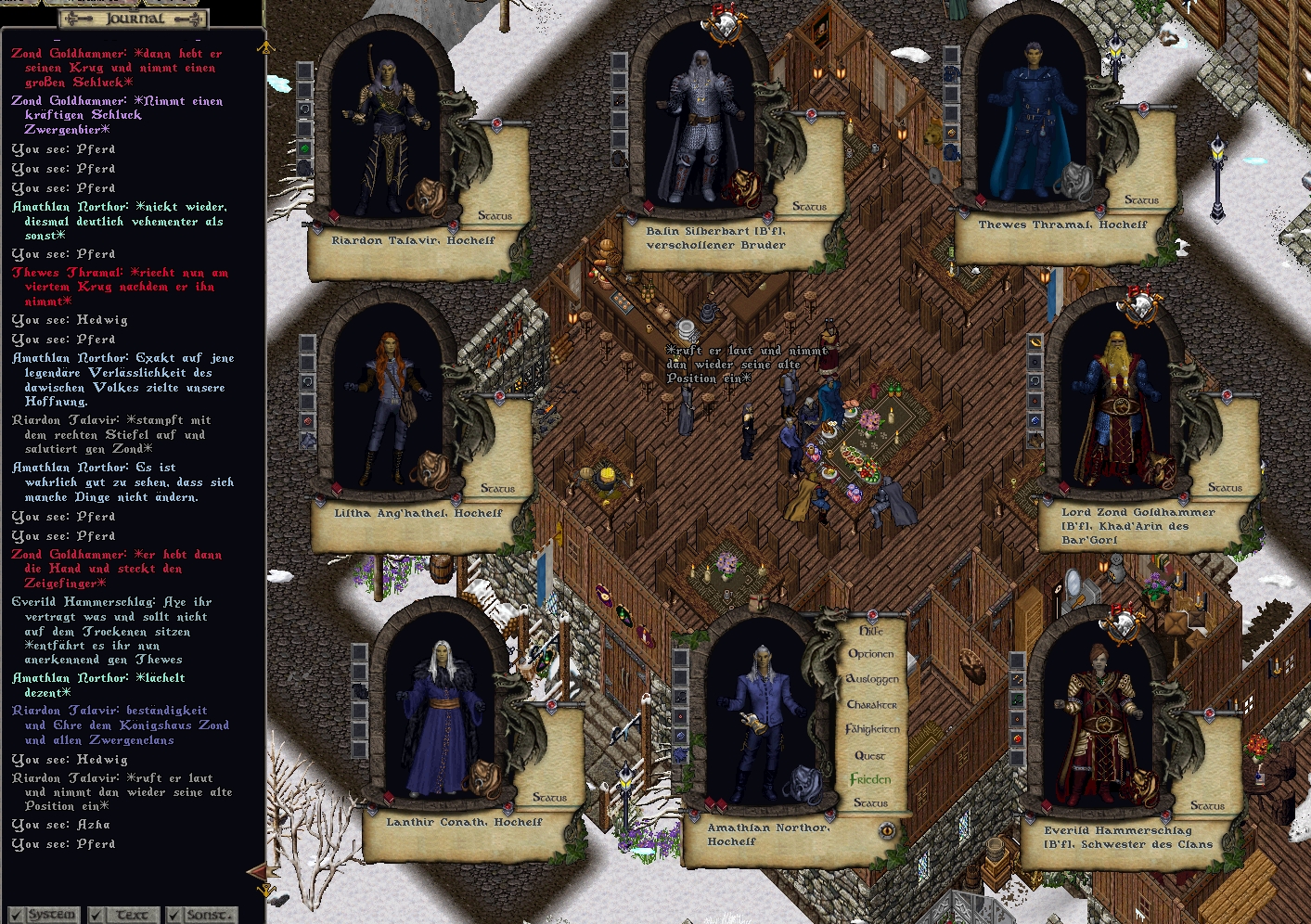
Task: Choose Ausloggen to log out
Action: (872, 679)
